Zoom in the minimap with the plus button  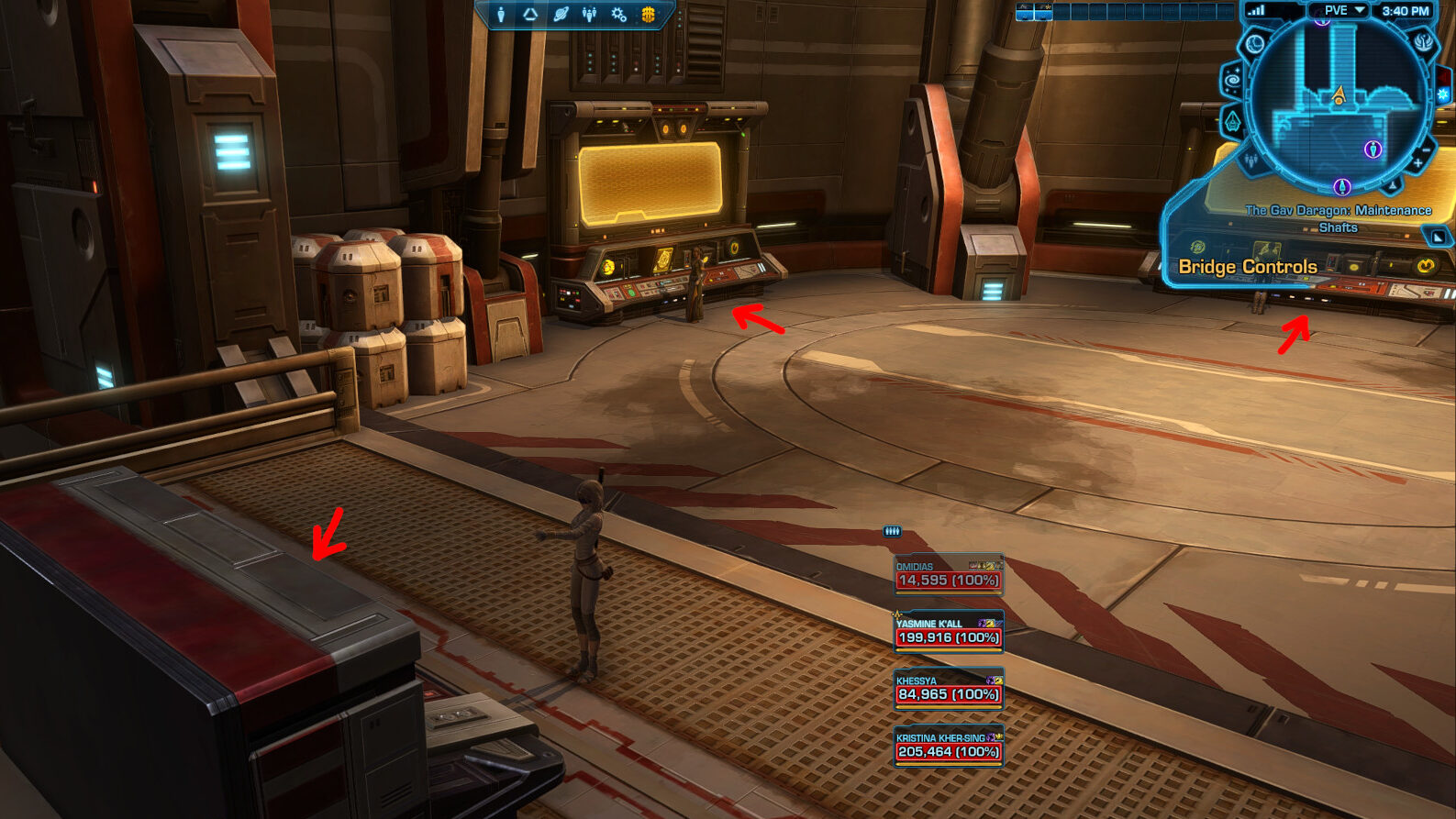tap(1417, 163)
